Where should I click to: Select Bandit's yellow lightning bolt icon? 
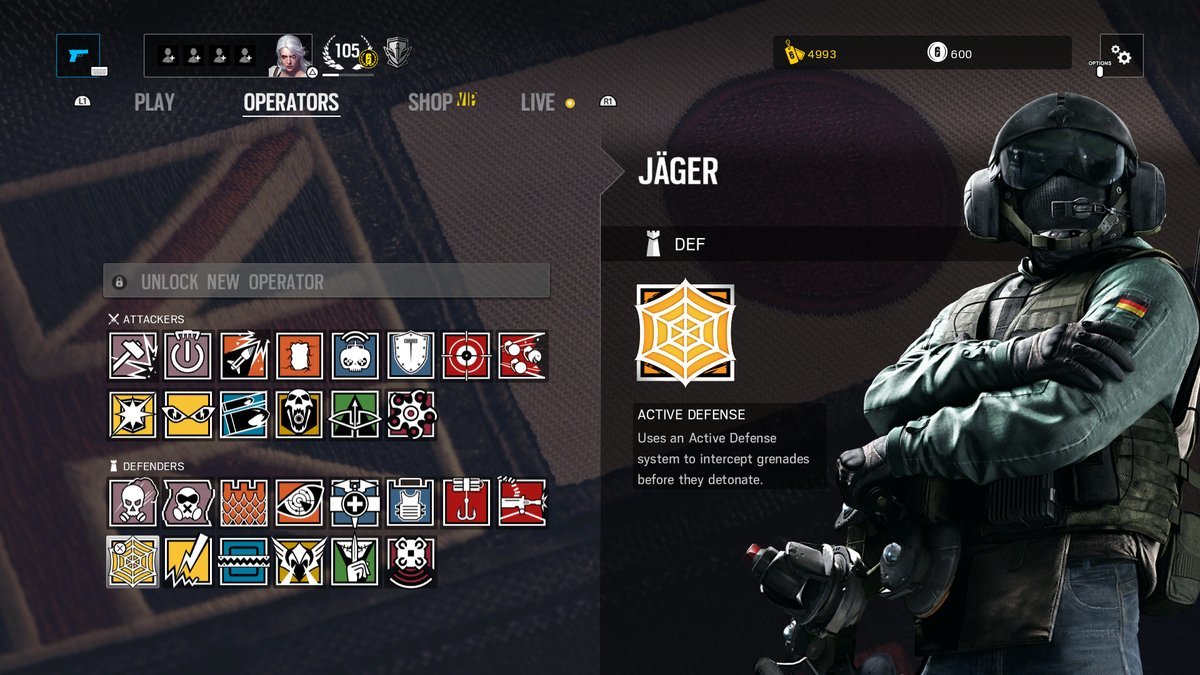coord(188,561)
